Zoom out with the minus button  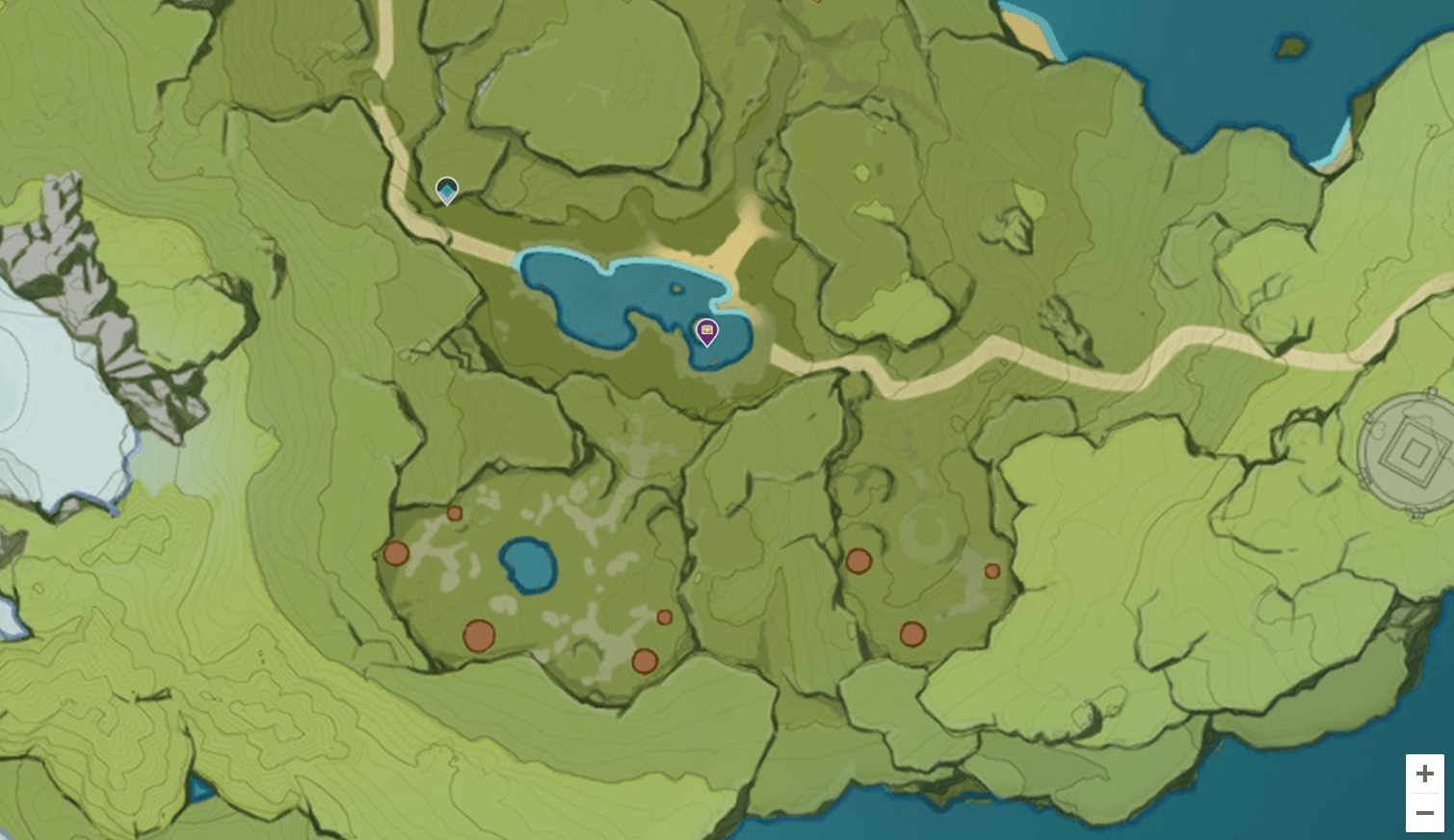1425,812
